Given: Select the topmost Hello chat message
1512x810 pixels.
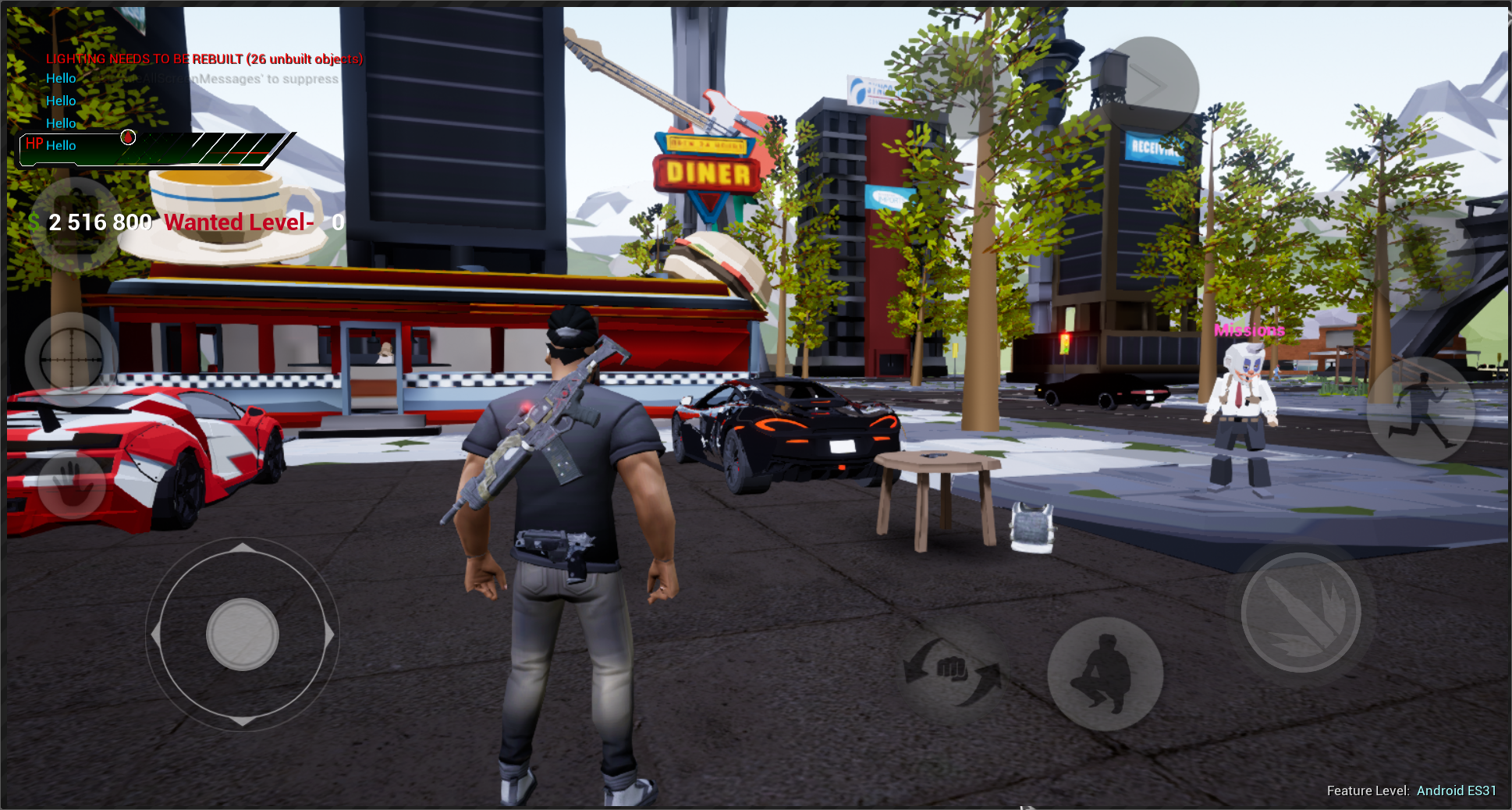Looking at the screenshot, I should pyautogui.click(x=60, y=77).
